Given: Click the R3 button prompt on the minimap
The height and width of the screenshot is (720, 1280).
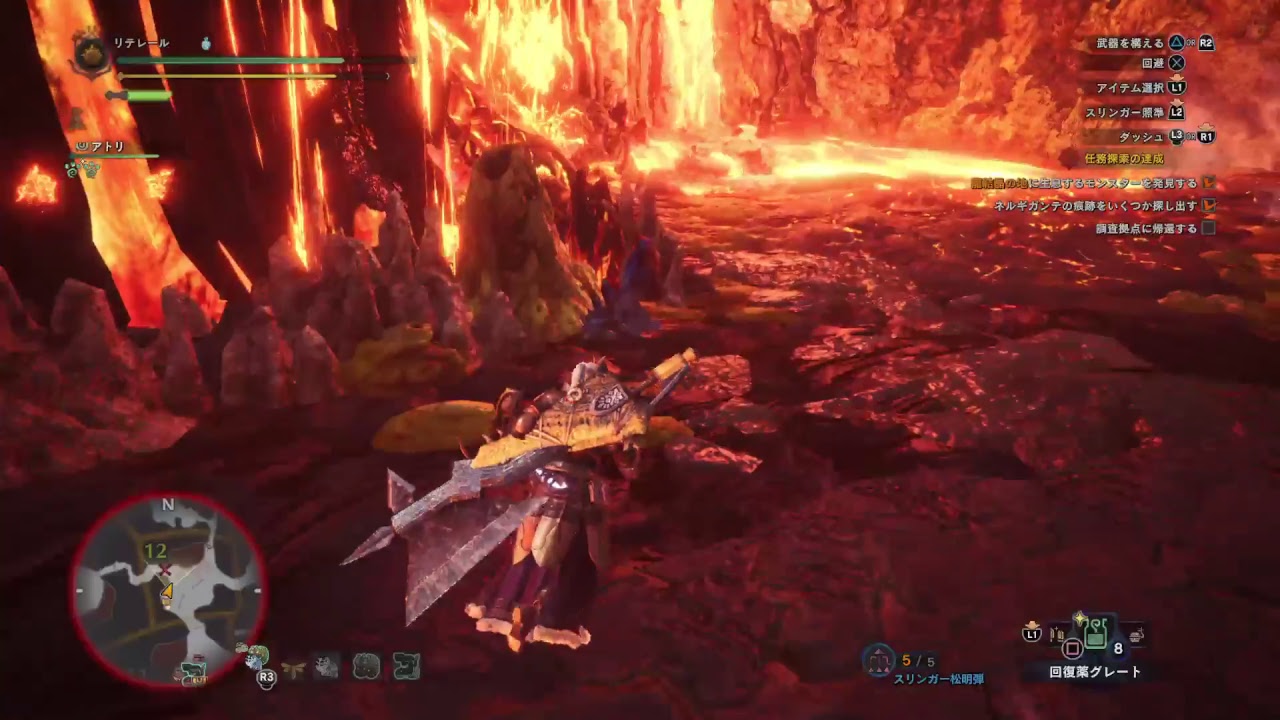Looking at the screenshot, I should (266, 678).
